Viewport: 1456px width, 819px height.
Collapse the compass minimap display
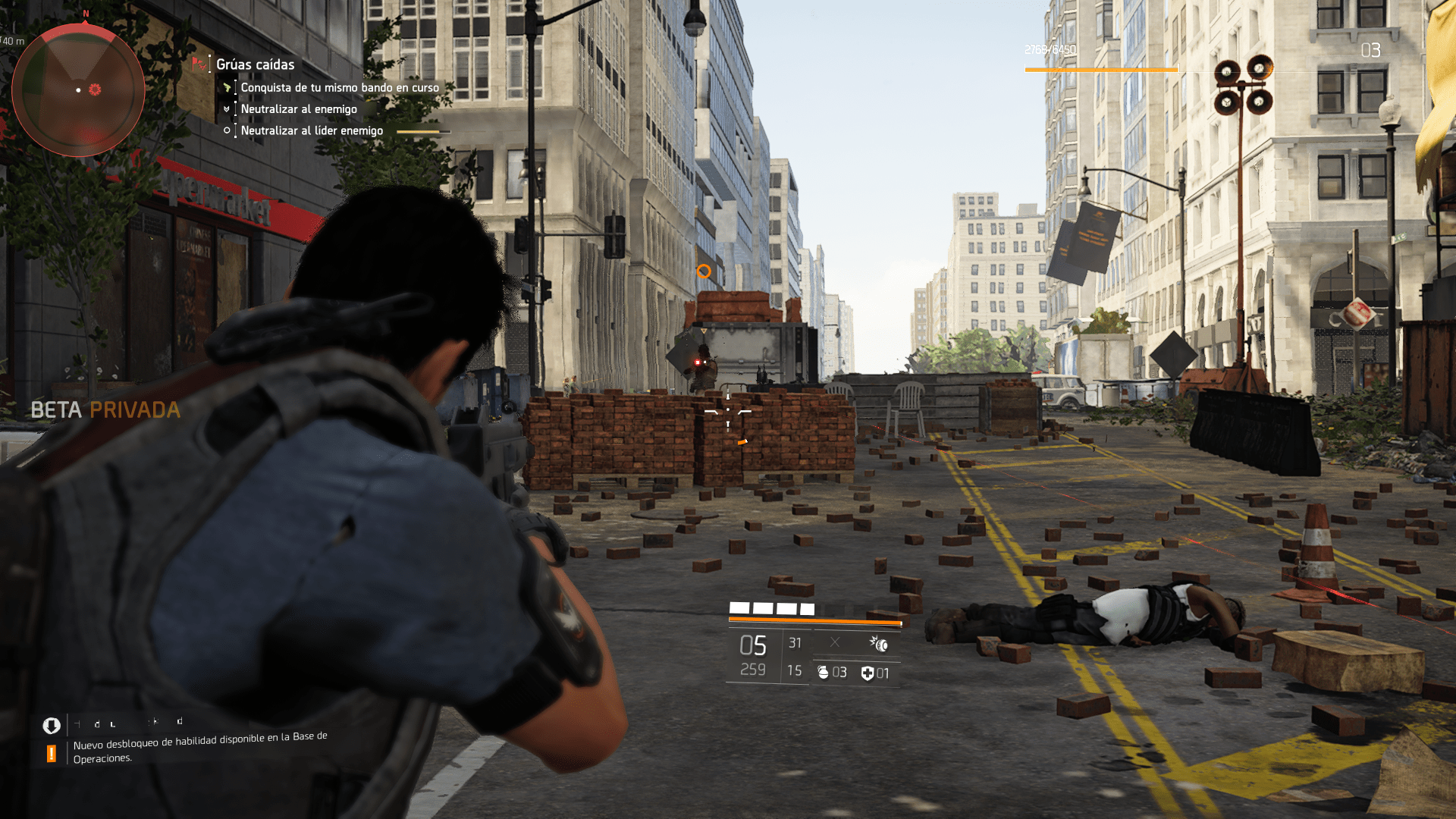78,89
